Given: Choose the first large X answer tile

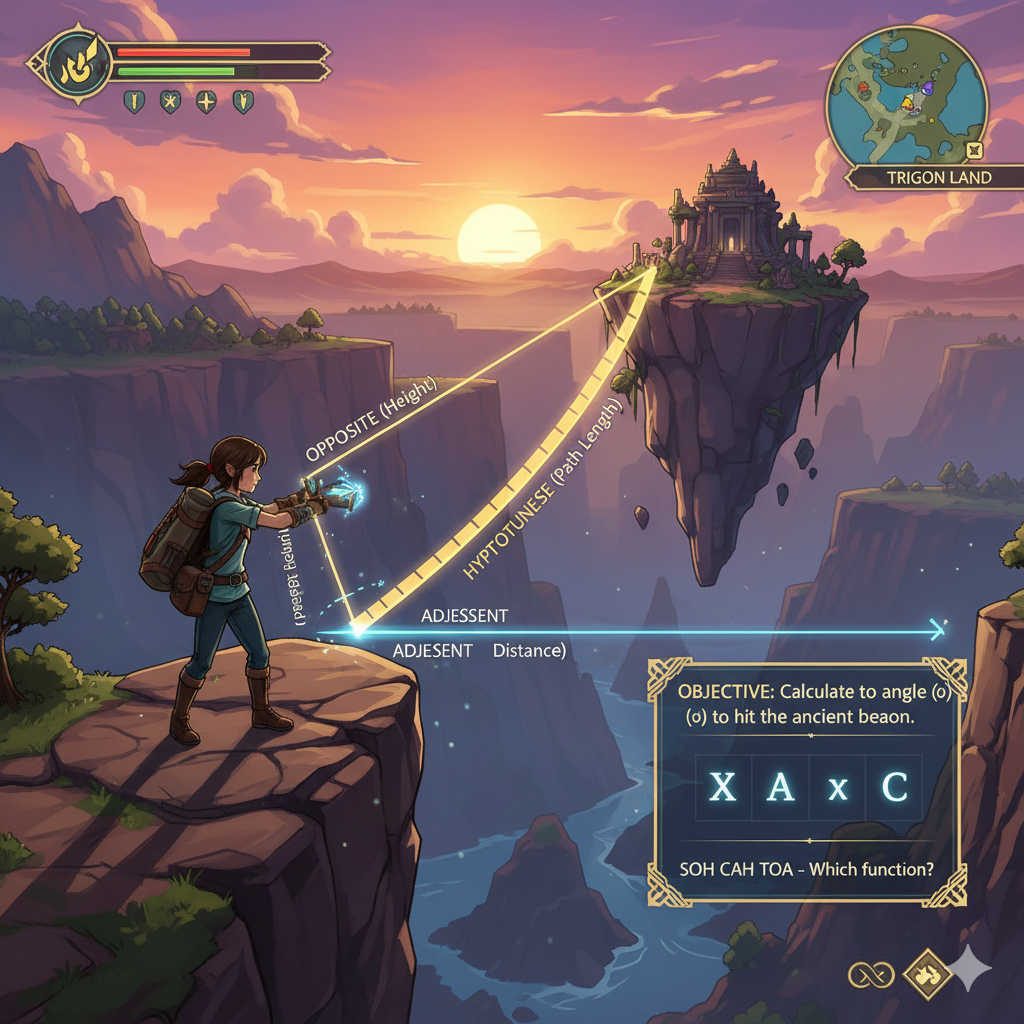Looking at the screenshot, I should point(722,789).
